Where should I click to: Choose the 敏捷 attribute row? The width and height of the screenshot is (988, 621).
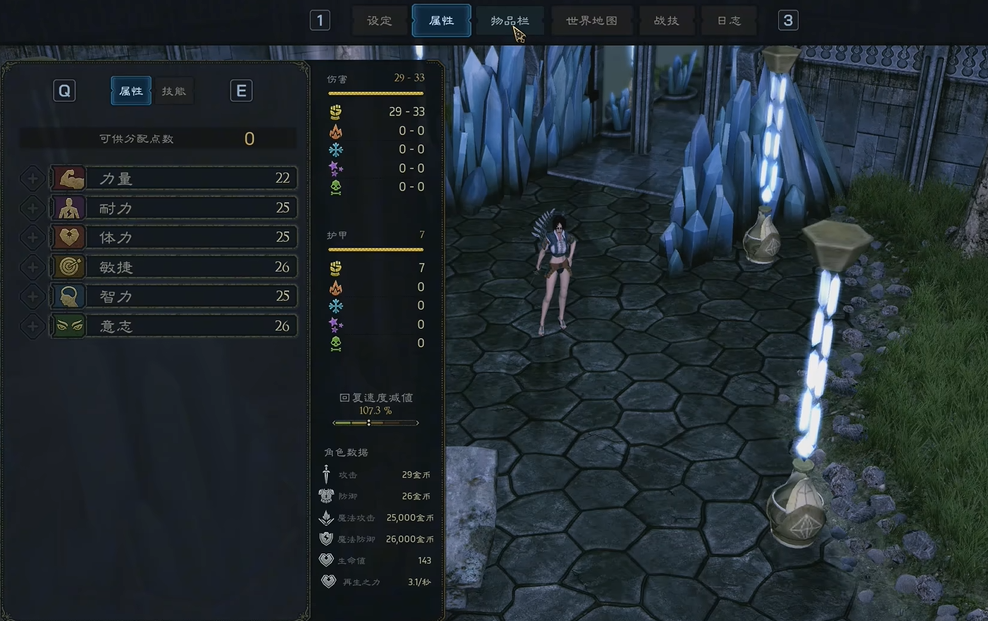point(174,267)
